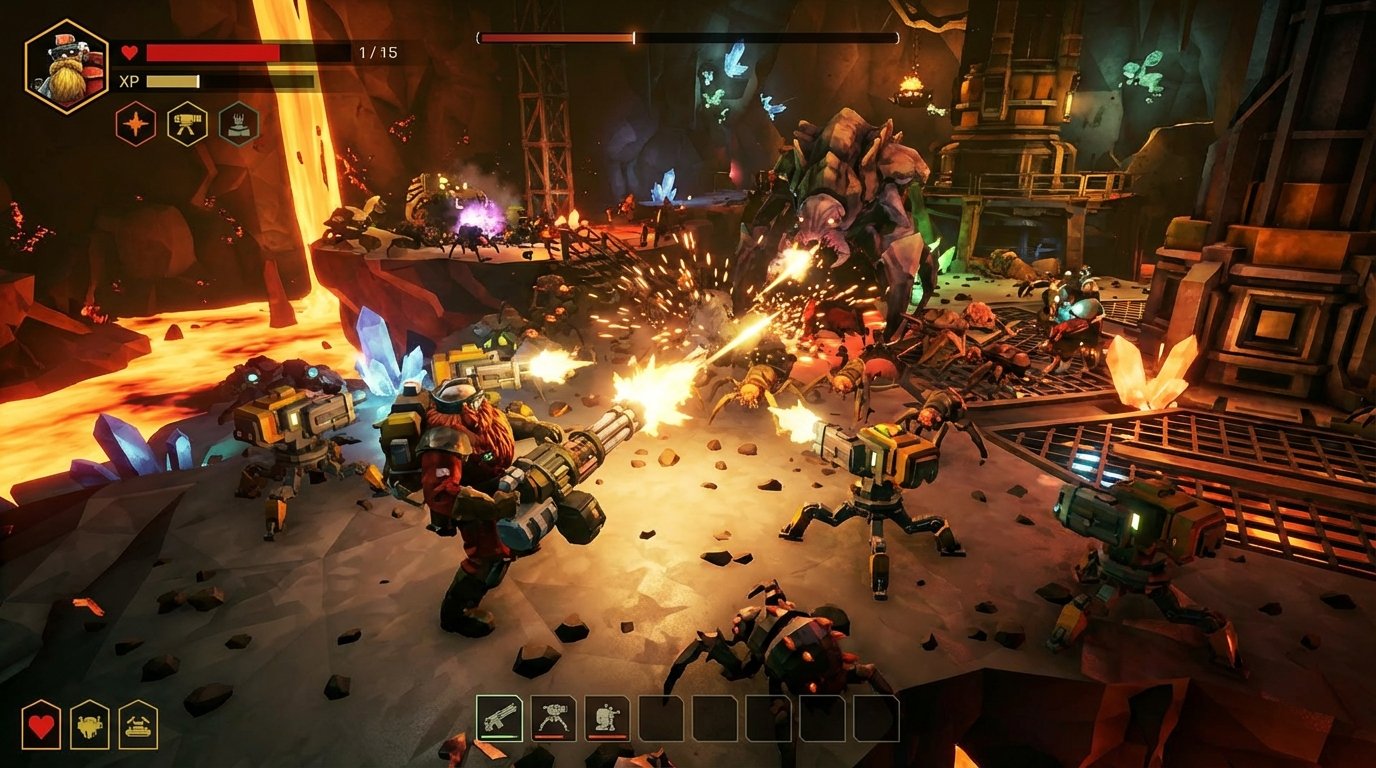Screen dimensions: 1376x768
Task: Click the red heart health icon beside the health bar
Action: click(x=130, y=51)
